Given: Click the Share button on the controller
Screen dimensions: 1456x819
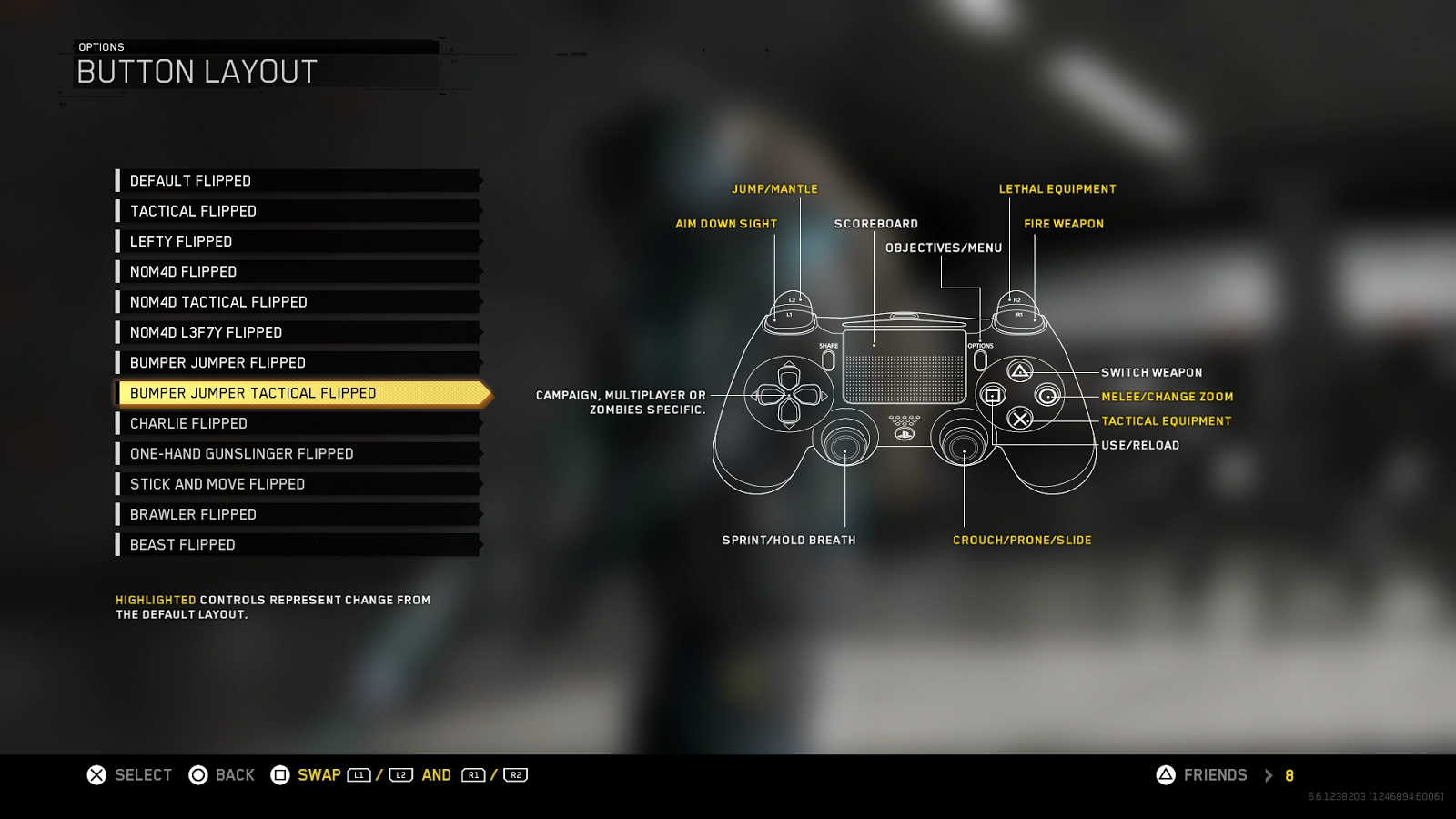Looking at the screenshot, I should pyautogui.click(x=829, y=361).
